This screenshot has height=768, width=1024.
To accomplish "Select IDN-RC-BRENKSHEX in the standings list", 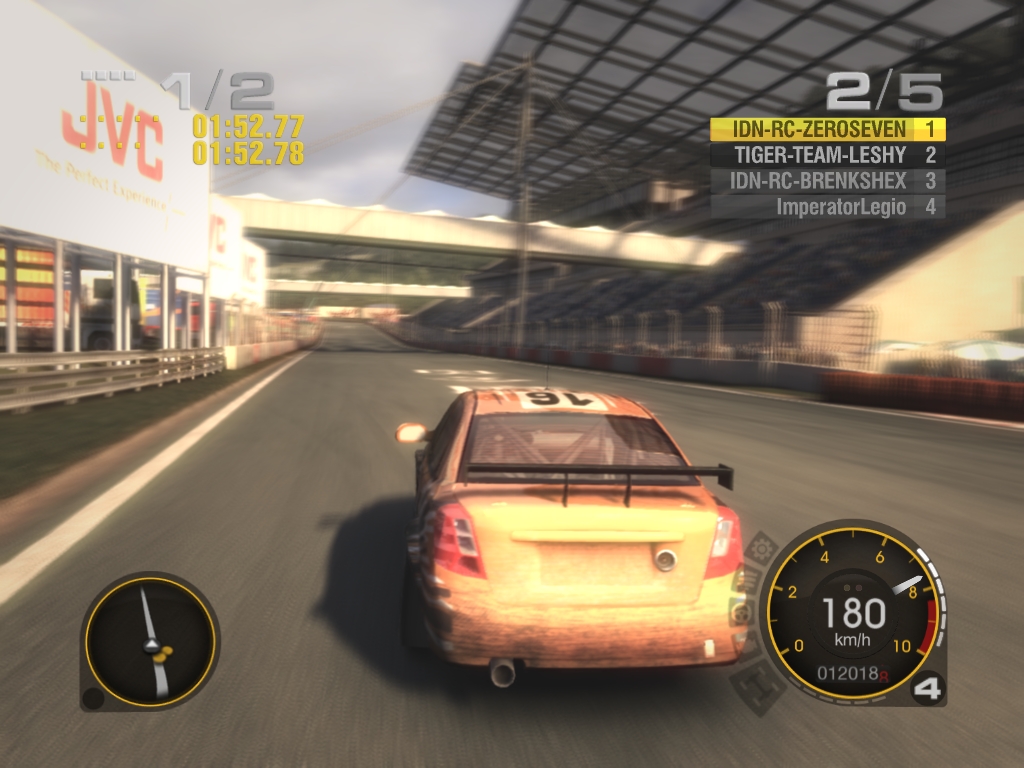I will click(x=818, y=181).
